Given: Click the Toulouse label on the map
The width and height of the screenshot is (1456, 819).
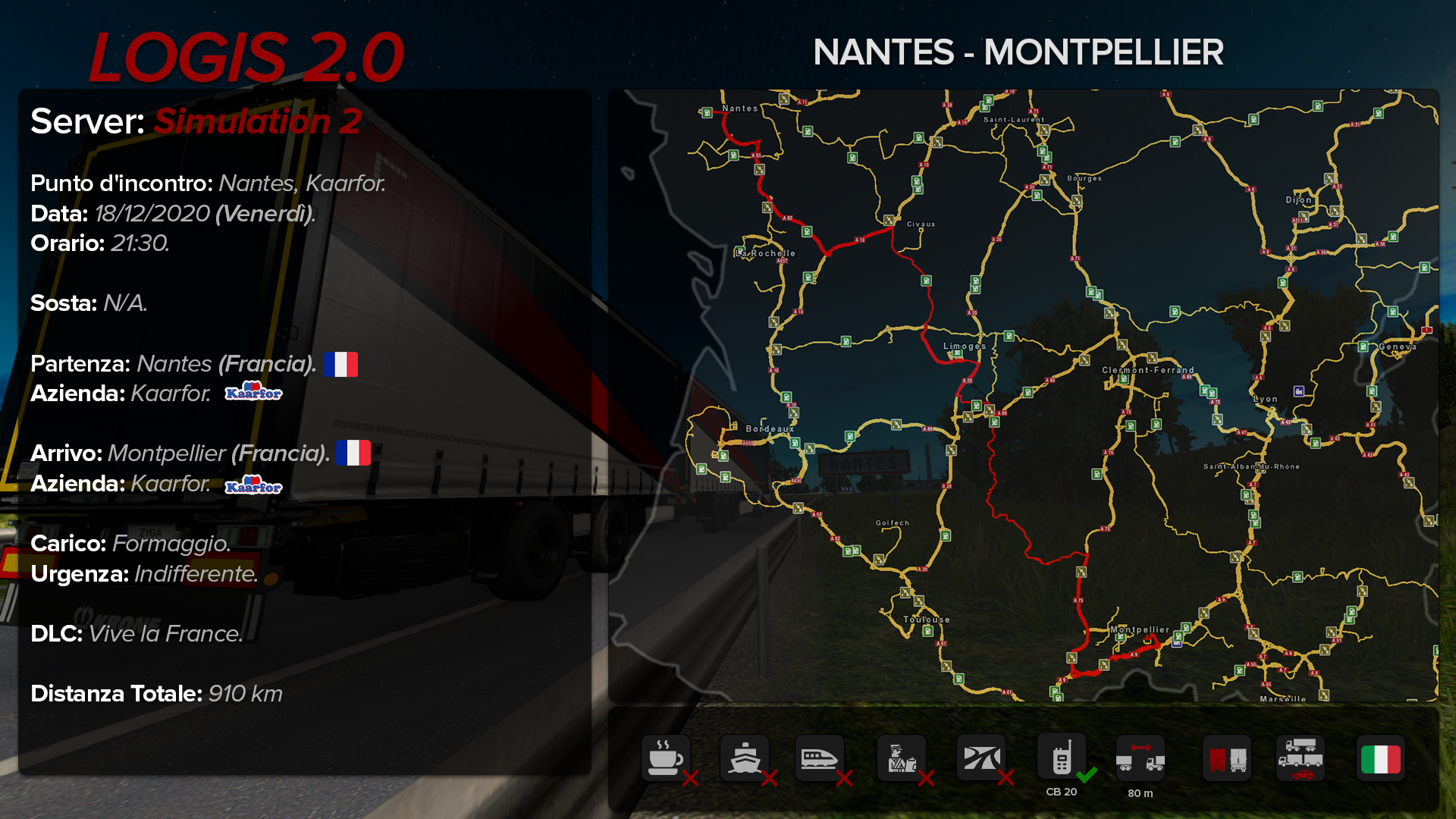Looking at the screenshot, I should tap(927, 620).
